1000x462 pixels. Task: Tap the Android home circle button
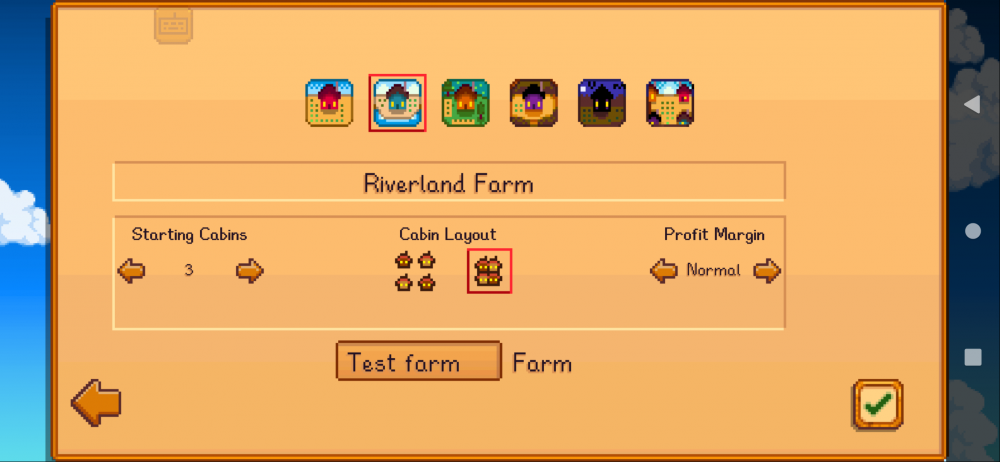click(x=972, y=231)
